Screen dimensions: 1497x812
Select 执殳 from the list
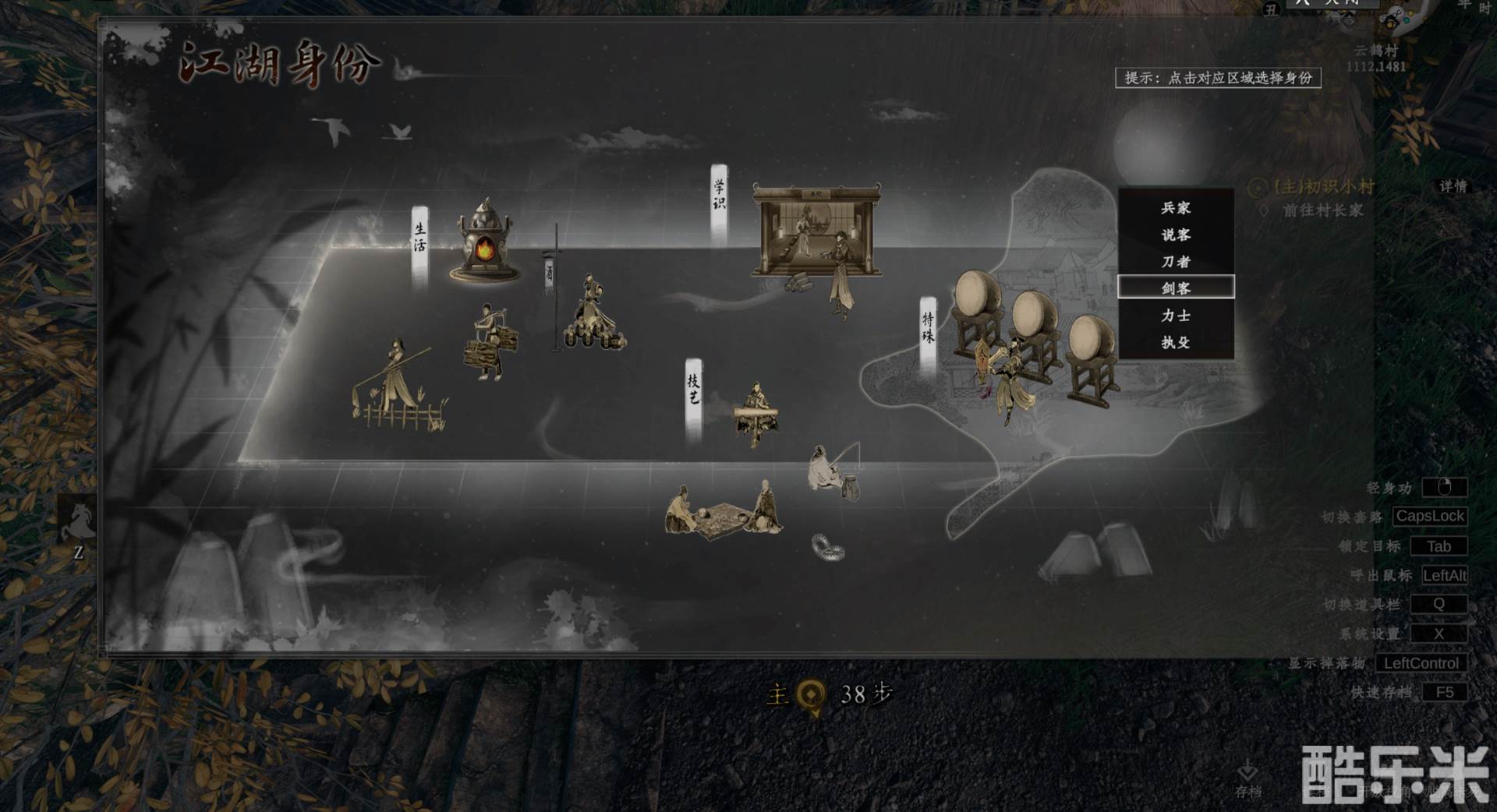1175,342
